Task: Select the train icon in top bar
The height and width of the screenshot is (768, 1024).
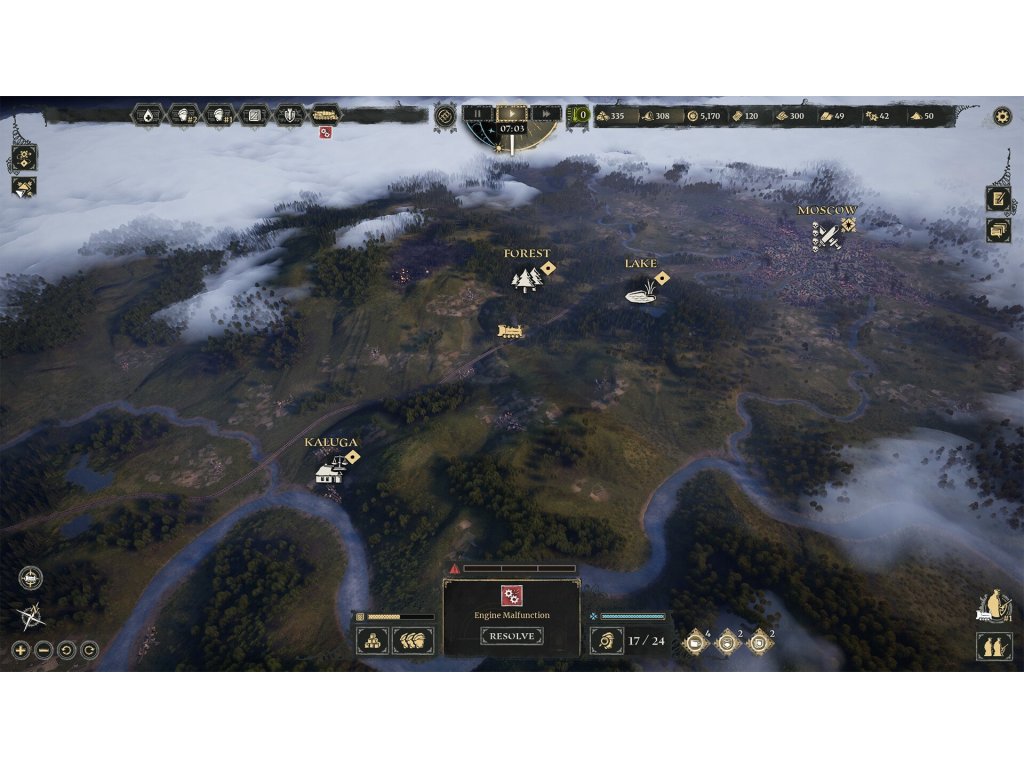Action: point(325,115)
